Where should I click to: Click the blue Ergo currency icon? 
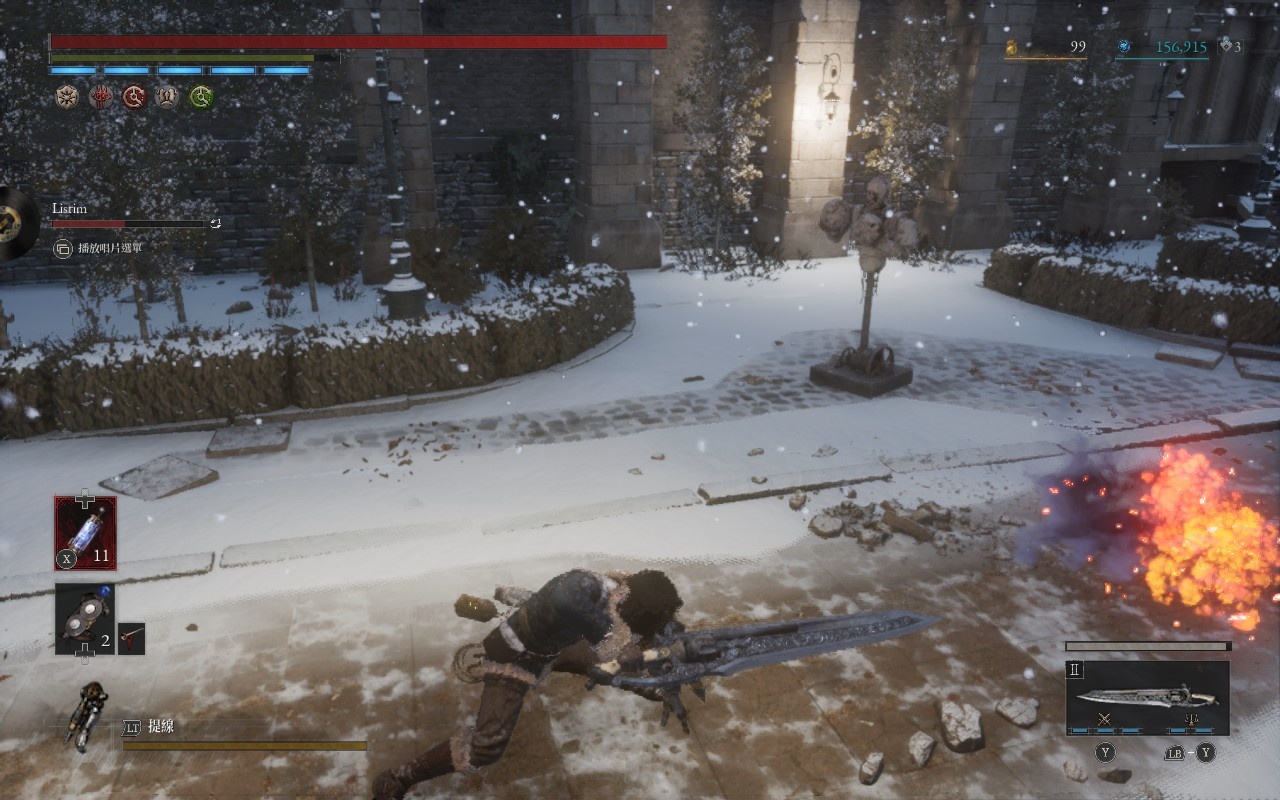point(1124,46)
